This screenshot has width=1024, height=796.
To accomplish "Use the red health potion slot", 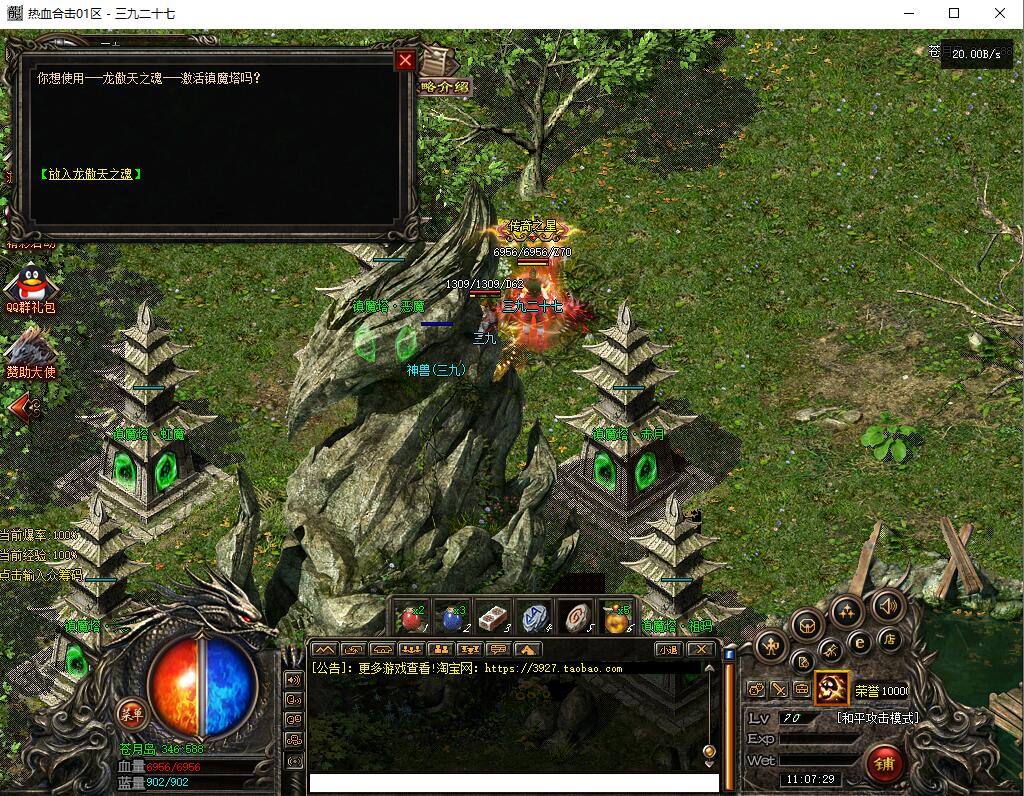I will tap(412, 617).
